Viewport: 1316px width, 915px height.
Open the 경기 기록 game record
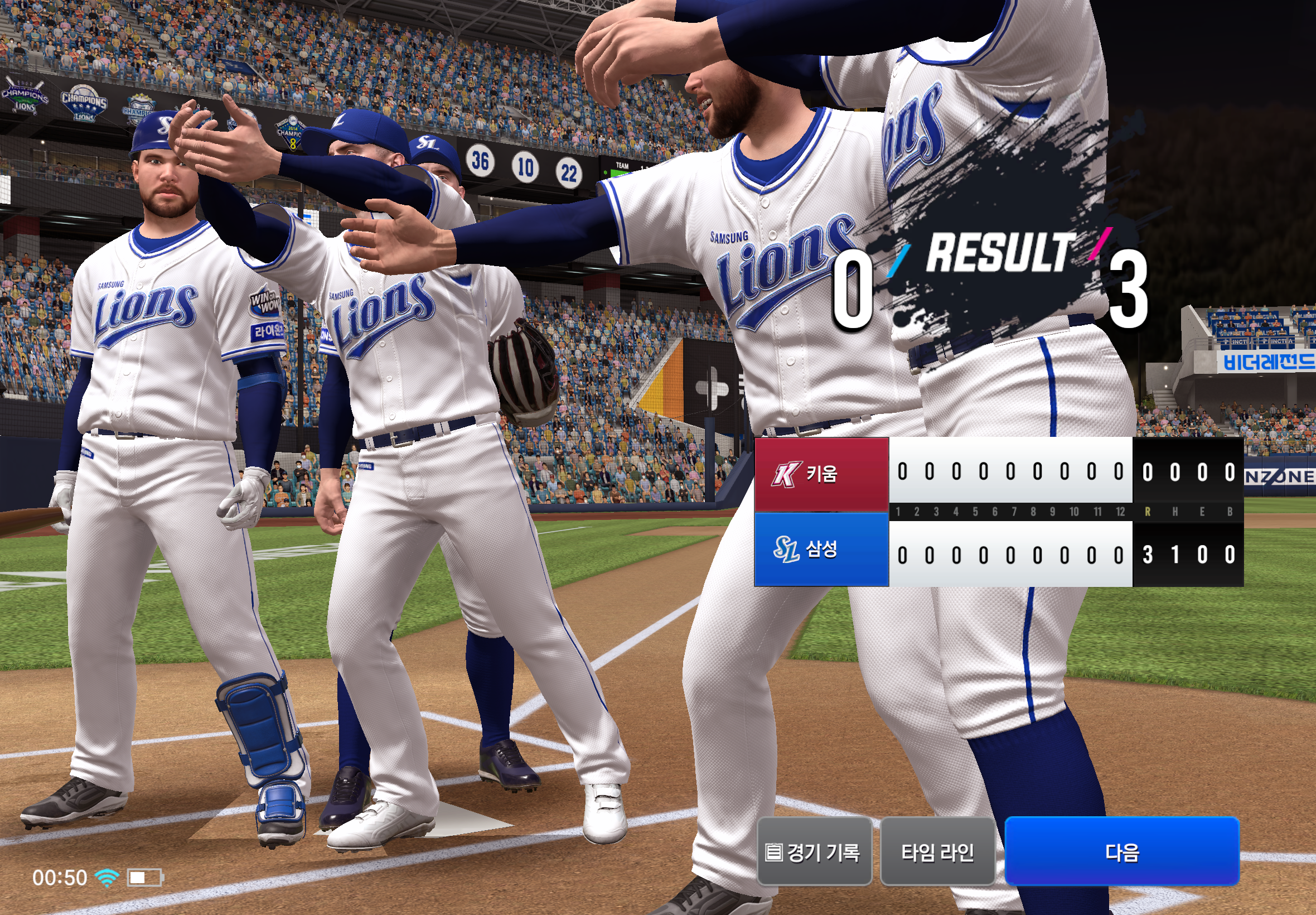coord(814,852)
